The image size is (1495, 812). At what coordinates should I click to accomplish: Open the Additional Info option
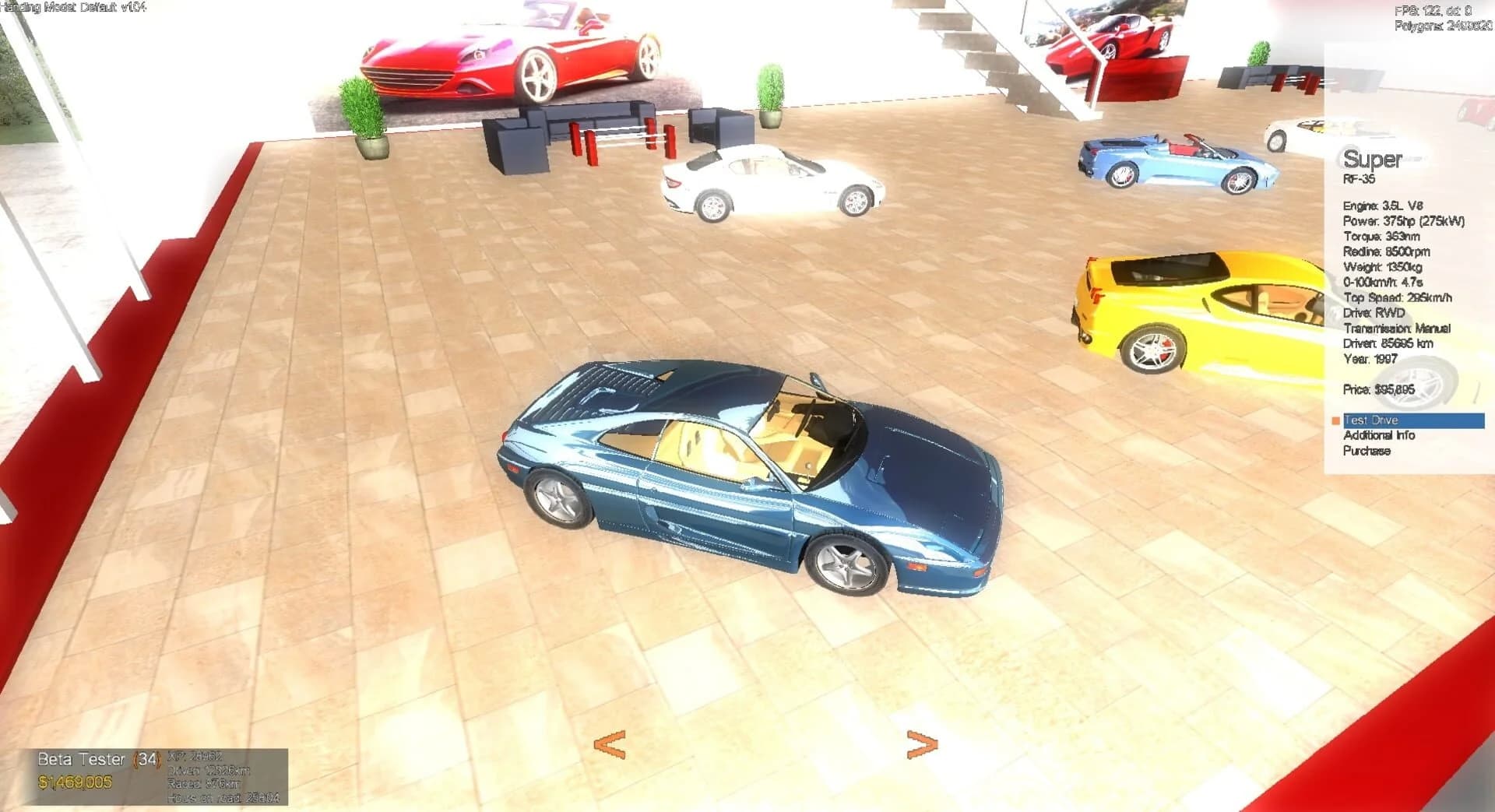[1378, 435]
